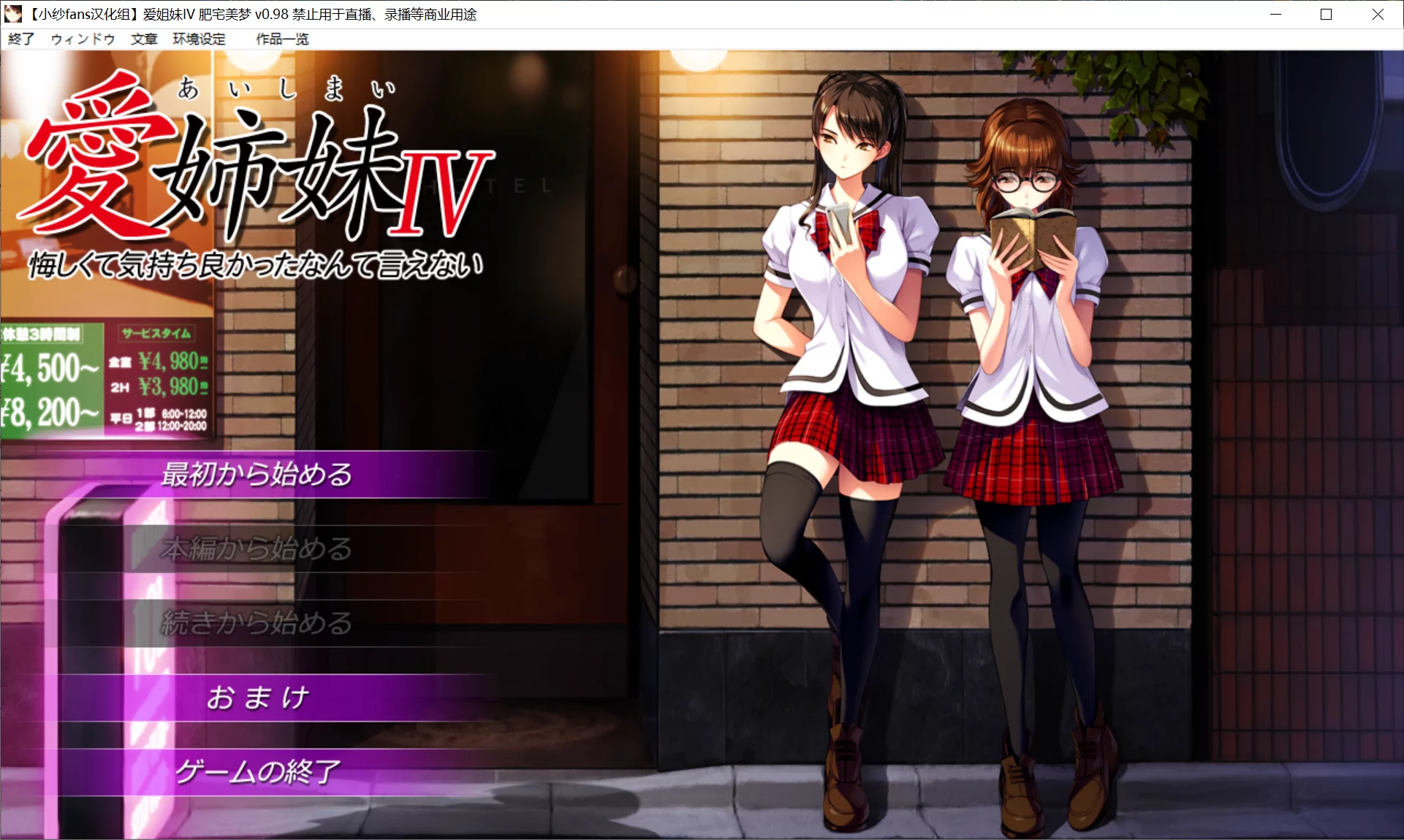Screen dimensions: 1404x840
Task: Open the 終了 menu
Action: [x=20, y=39]
